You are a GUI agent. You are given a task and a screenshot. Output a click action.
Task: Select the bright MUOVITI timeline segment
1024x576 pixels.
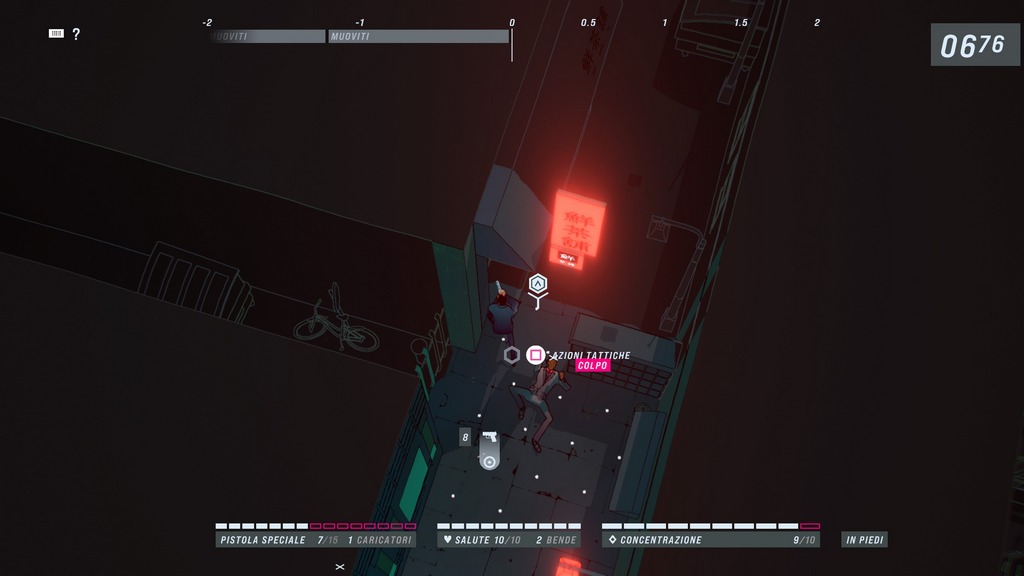click(x=418, y=36)
